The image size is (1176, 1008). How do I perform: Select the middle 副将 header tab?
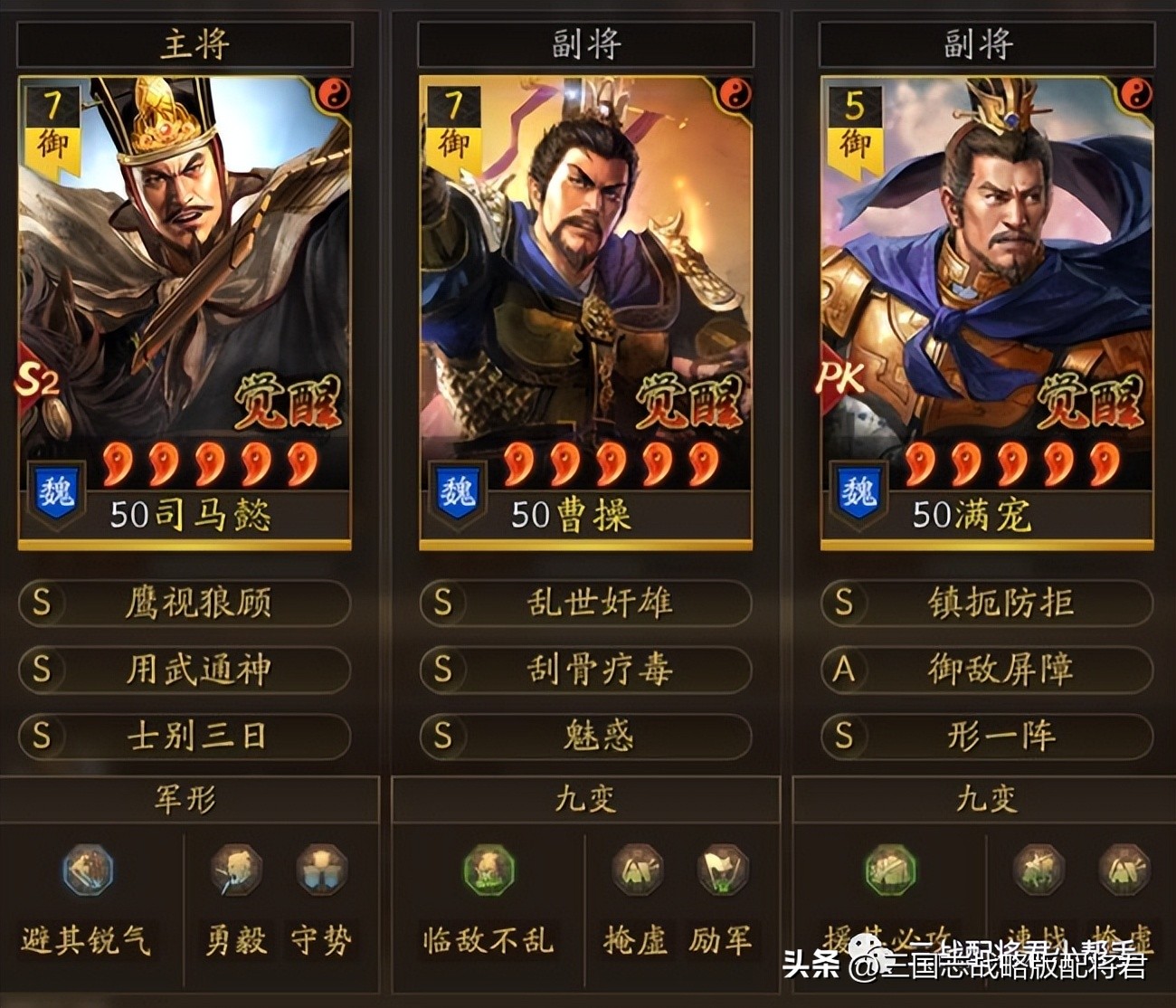coord(586,41)
